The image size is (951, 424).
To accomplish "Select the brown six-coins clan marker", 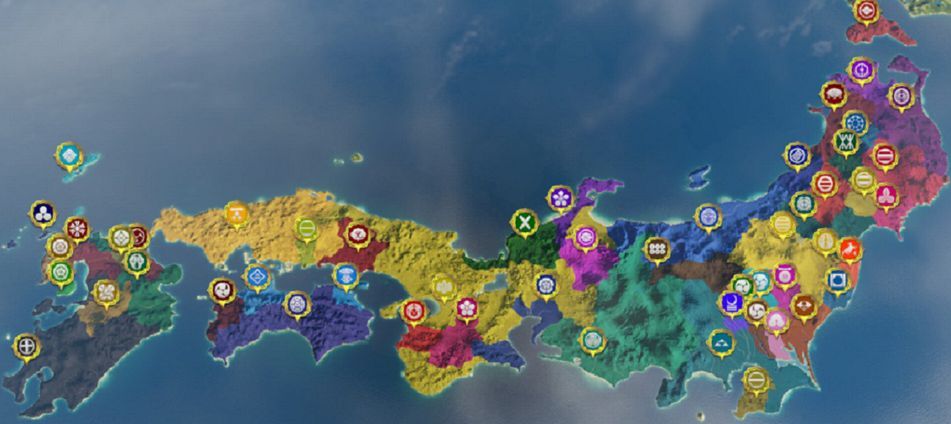I will 657,247.
